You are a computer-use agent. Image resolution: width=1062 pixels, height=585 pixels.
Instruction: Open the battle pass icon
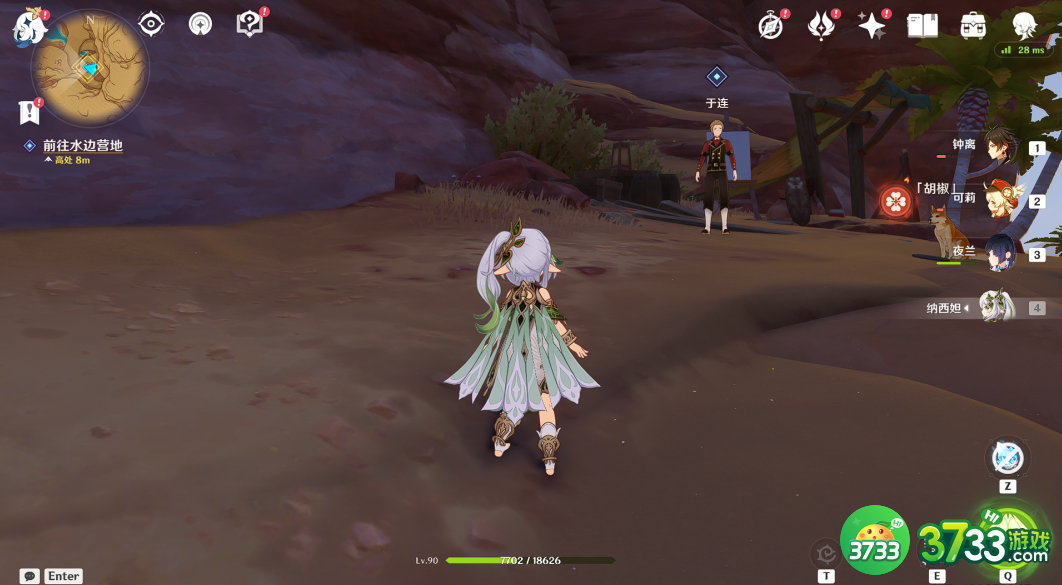tap(821, 26)
